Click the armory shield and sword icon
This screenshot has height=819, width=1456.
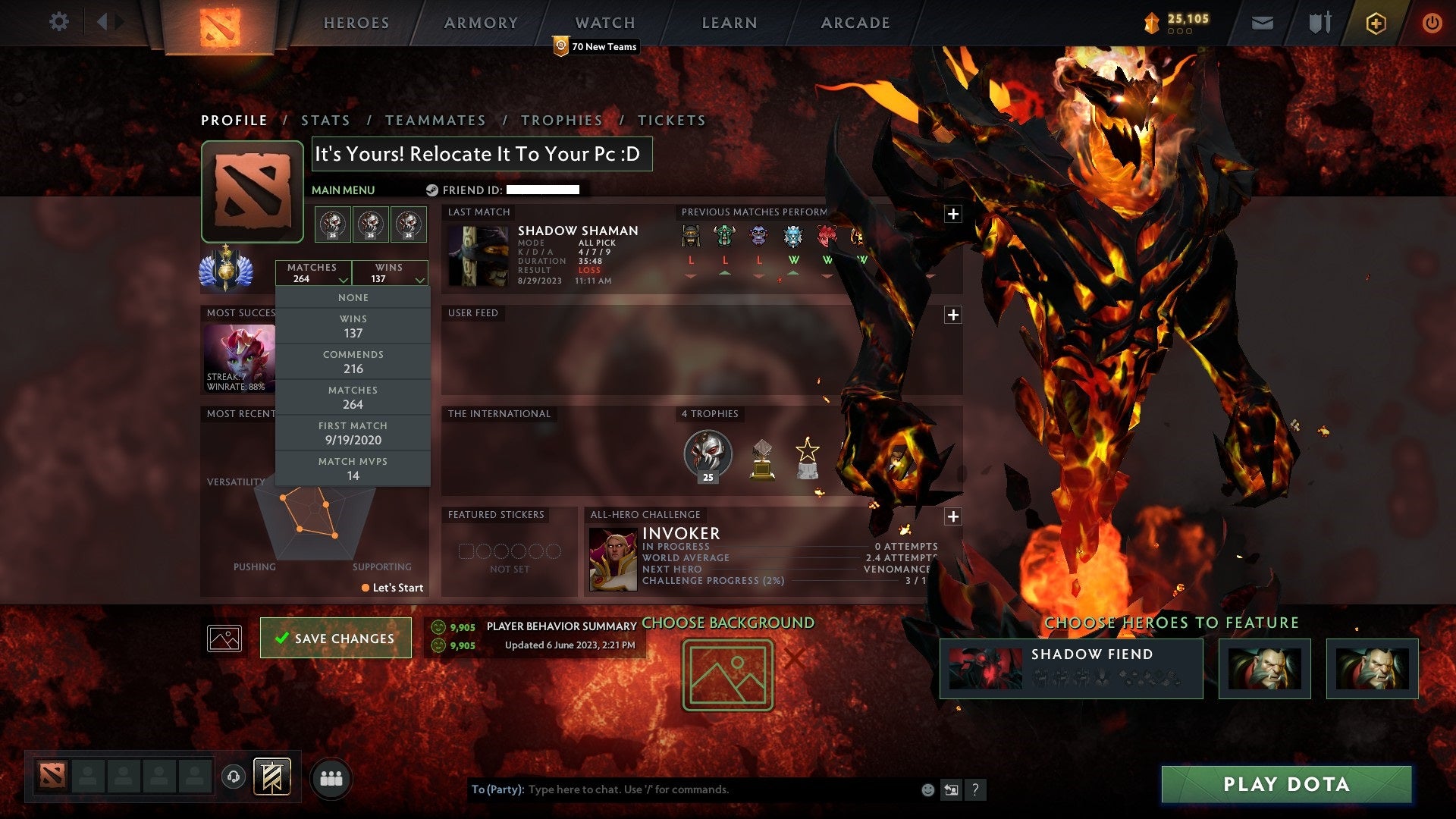(x=1319, y=22)
